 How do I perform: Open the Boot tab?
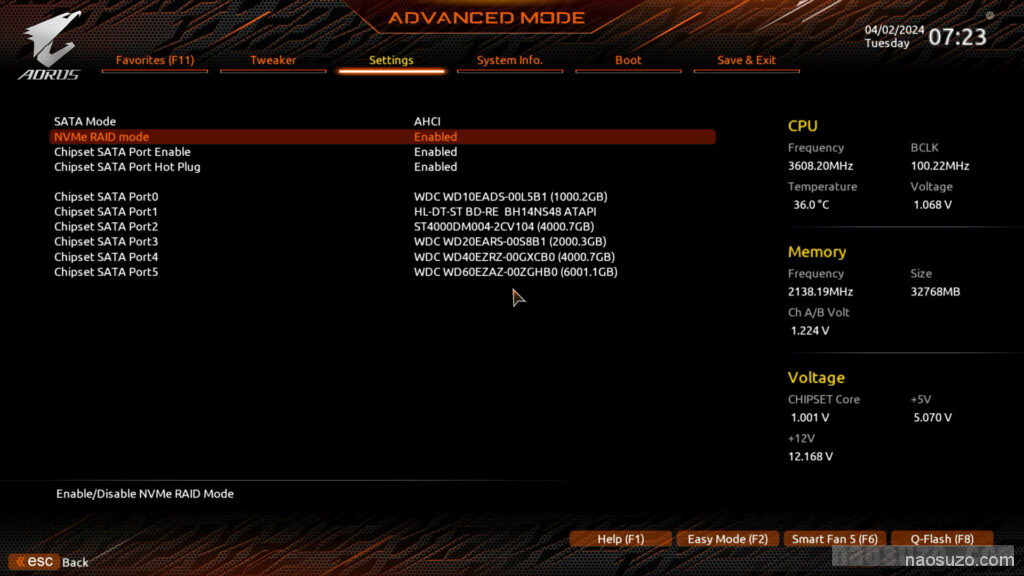(628, 60)
